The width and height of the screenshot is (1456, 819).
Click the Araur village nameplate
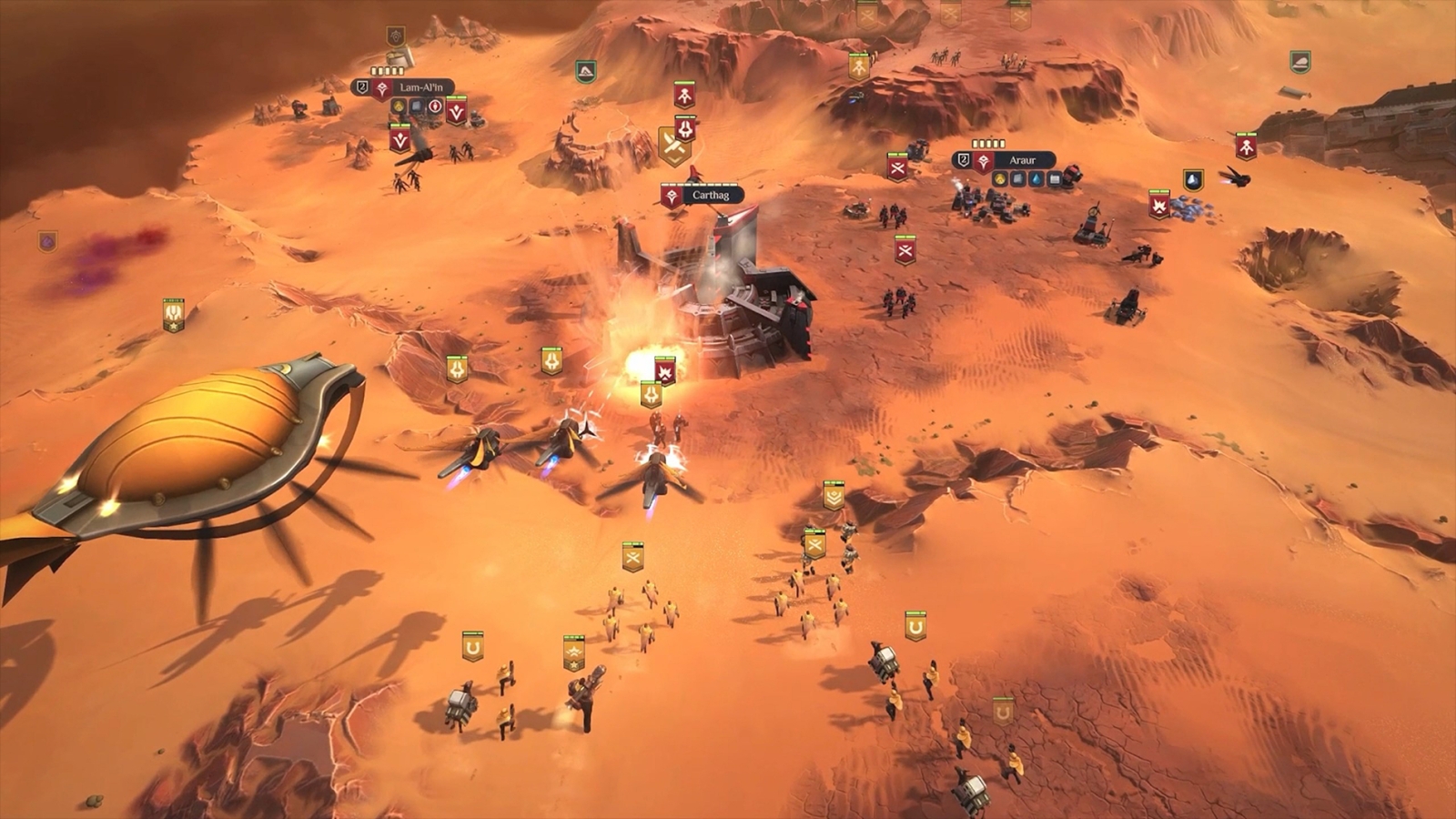pyautogui.click(x=1025, y=160)
